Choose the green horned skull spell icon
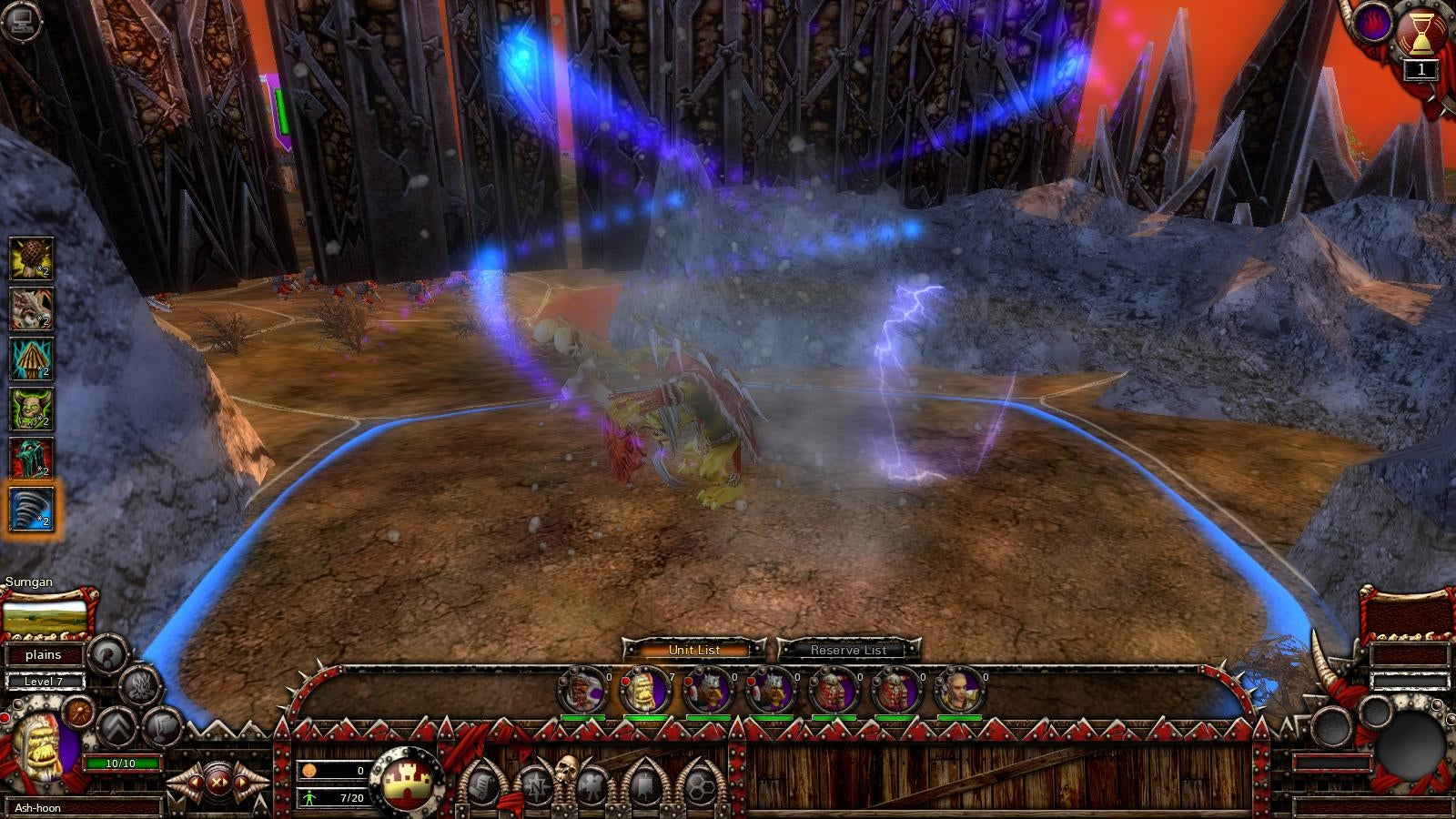1456x819 pixels. pyautogui.click(x=31, y=409)
